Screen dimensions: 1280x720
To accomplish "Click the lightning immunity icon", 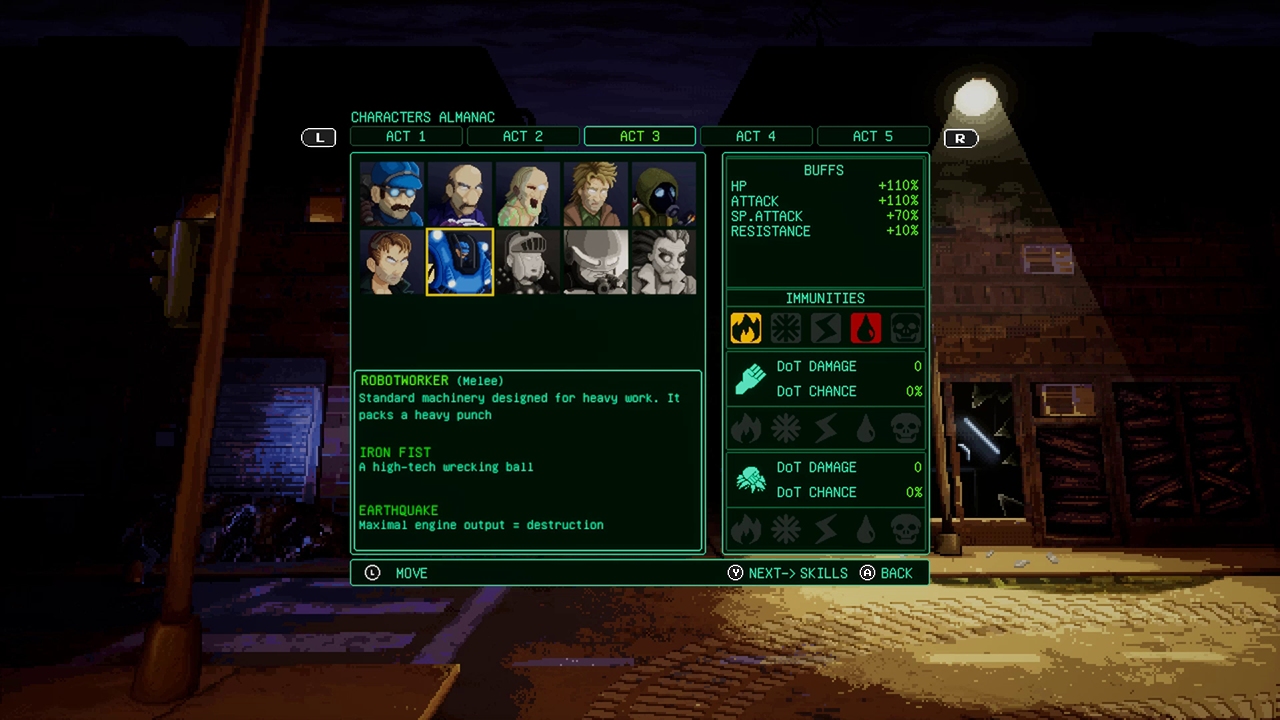I will point(826,328).
